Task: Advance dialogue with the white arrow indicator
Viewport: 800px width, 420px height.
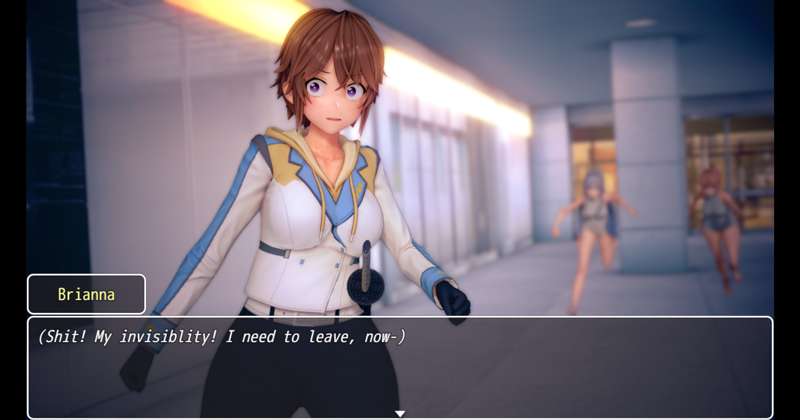Action: (400, 413)
